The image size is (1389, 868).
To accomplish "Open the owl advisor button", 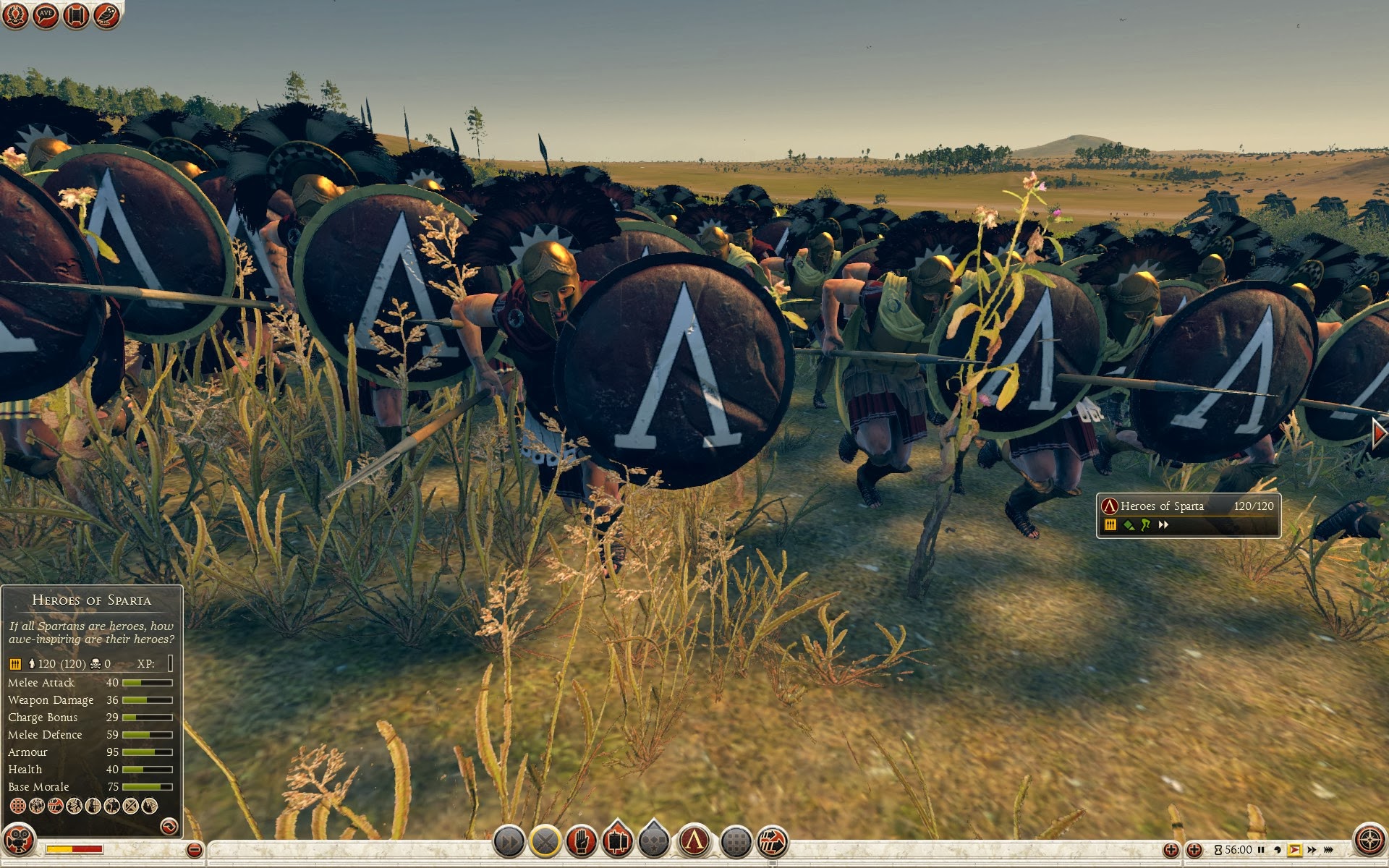I will point(106,15).
